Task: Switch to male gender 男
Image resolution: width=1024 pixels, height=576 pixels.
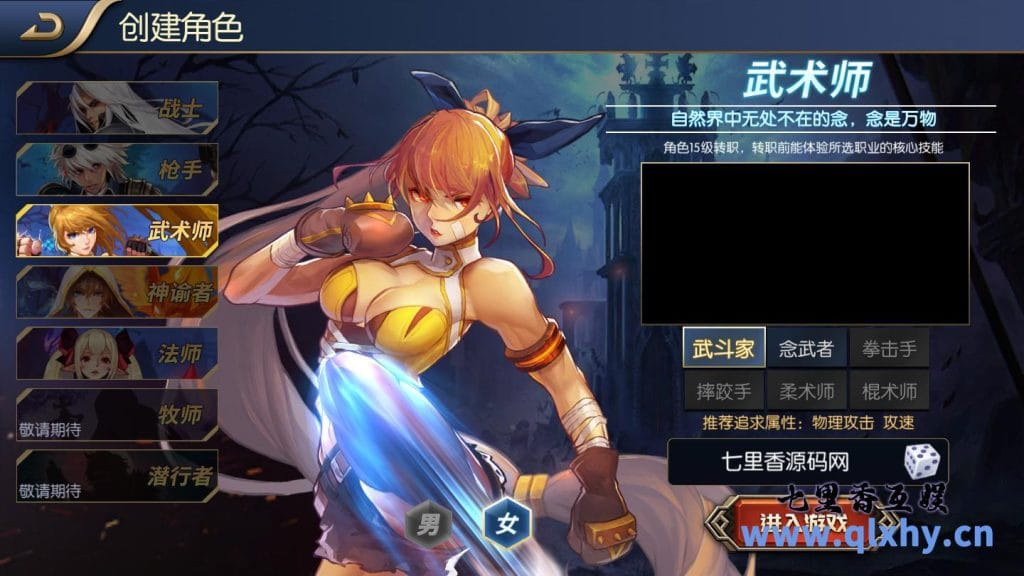Action: tap(428, 524)
